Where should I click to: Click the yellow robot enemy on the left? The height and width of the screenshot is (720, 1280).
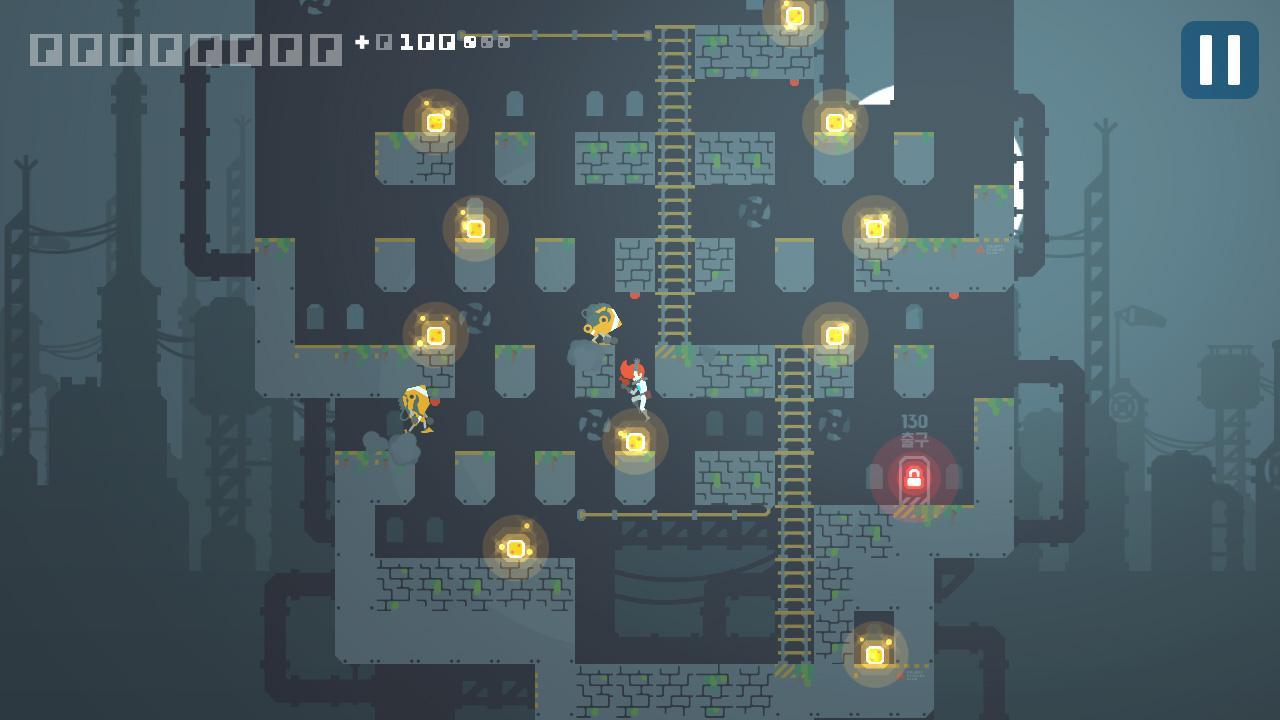pyautogui.click(x=416, y=408)
